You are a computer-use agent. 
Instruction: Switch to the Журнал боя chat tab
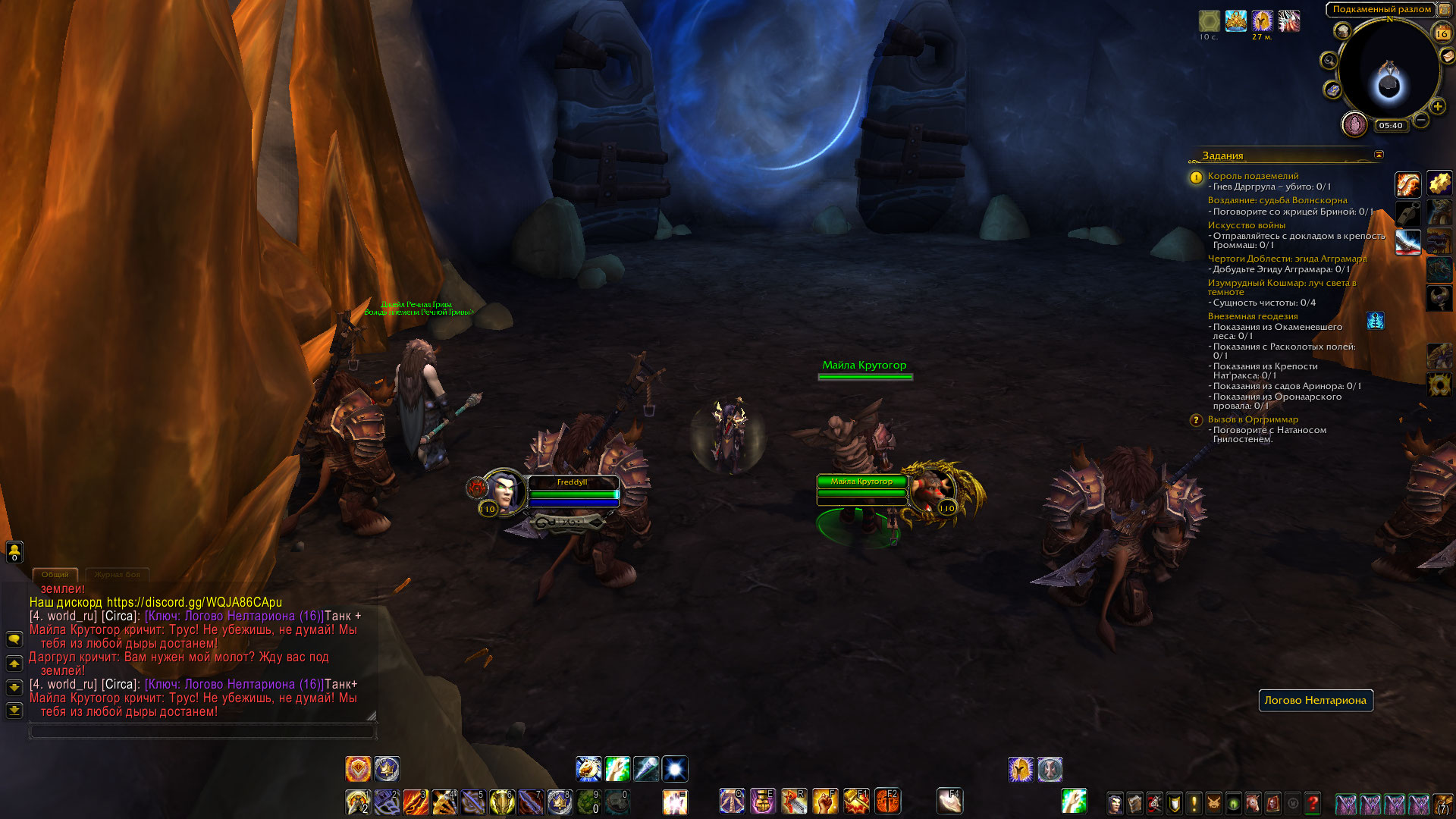click(x=117, y=575)
